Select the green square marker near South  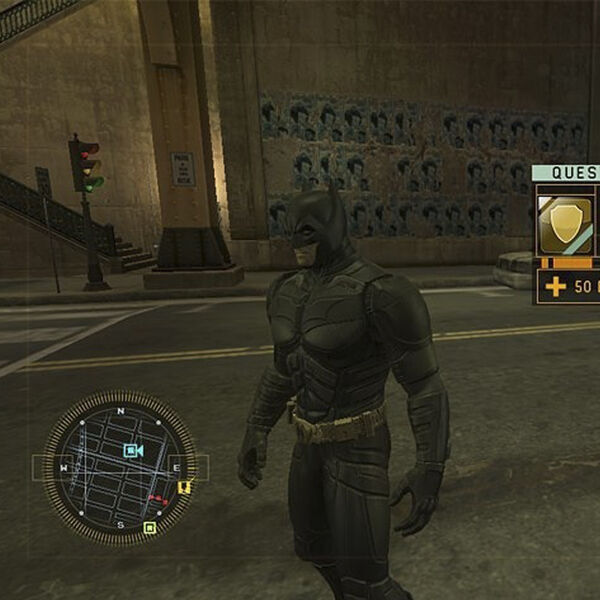[149, 527]
